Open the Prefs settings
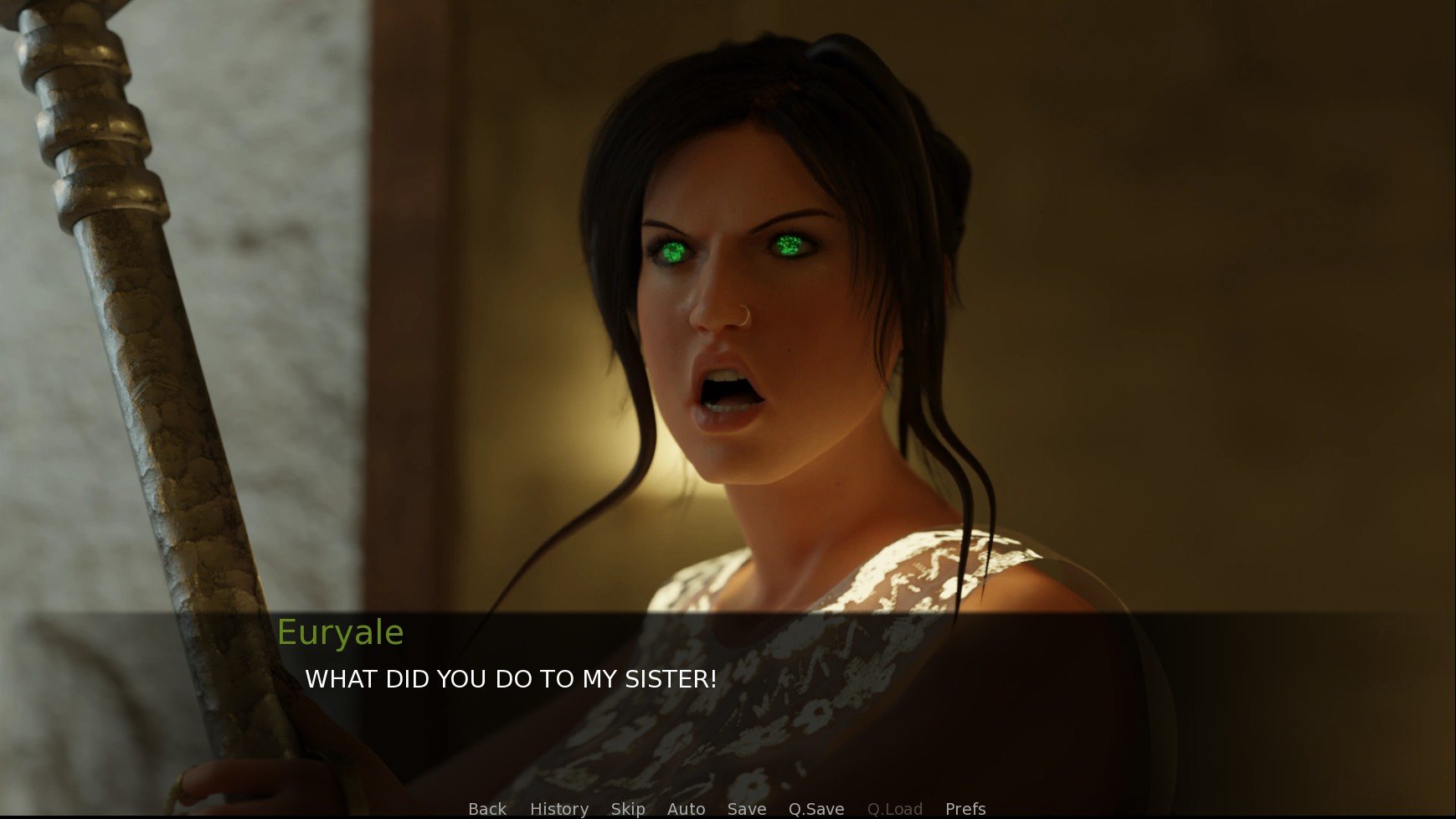This screenshot has height=819, width=1456. [965, 809]
